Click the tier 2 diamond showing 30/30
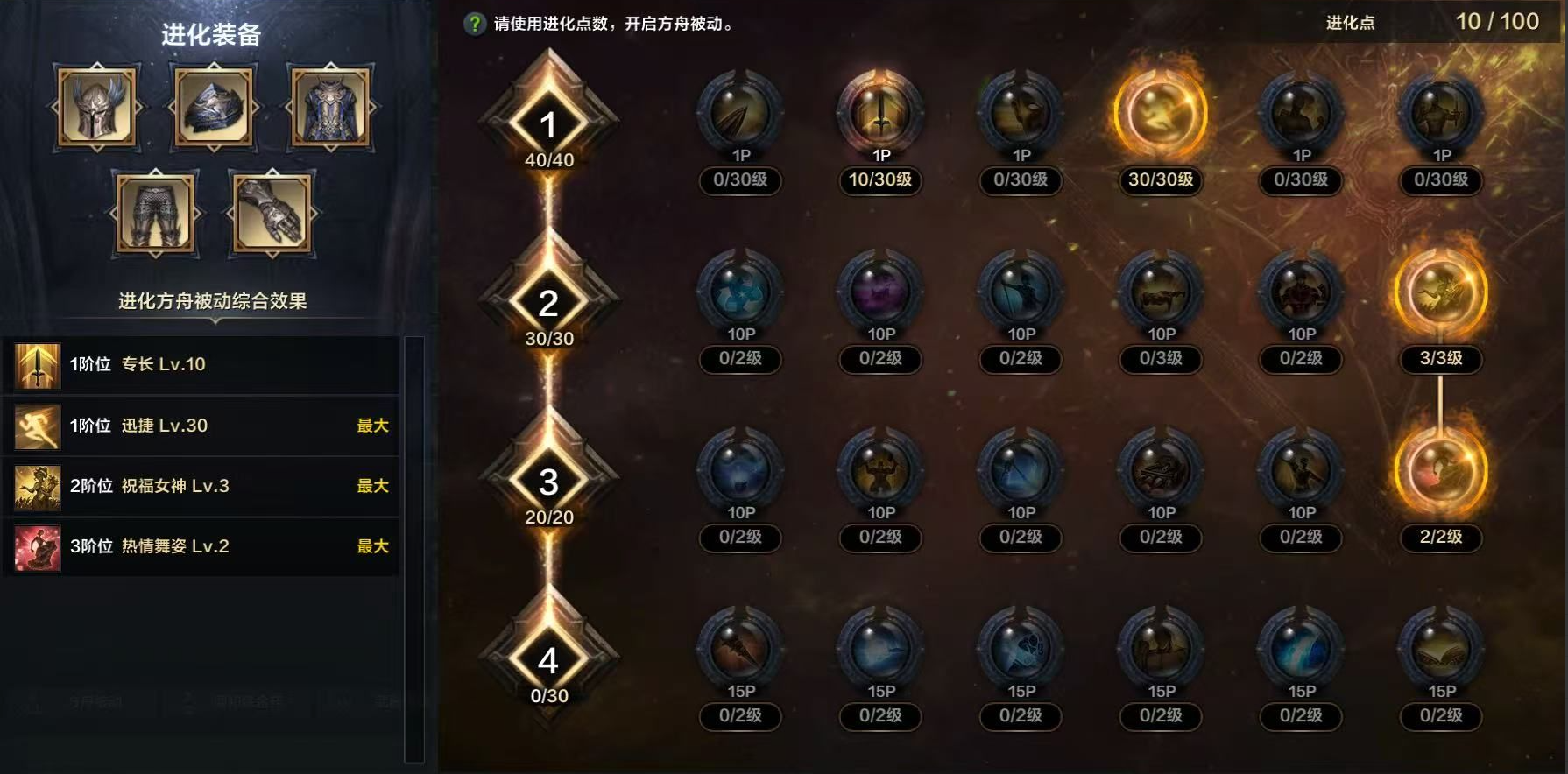The image size is (1568, 774). point(548,302)
